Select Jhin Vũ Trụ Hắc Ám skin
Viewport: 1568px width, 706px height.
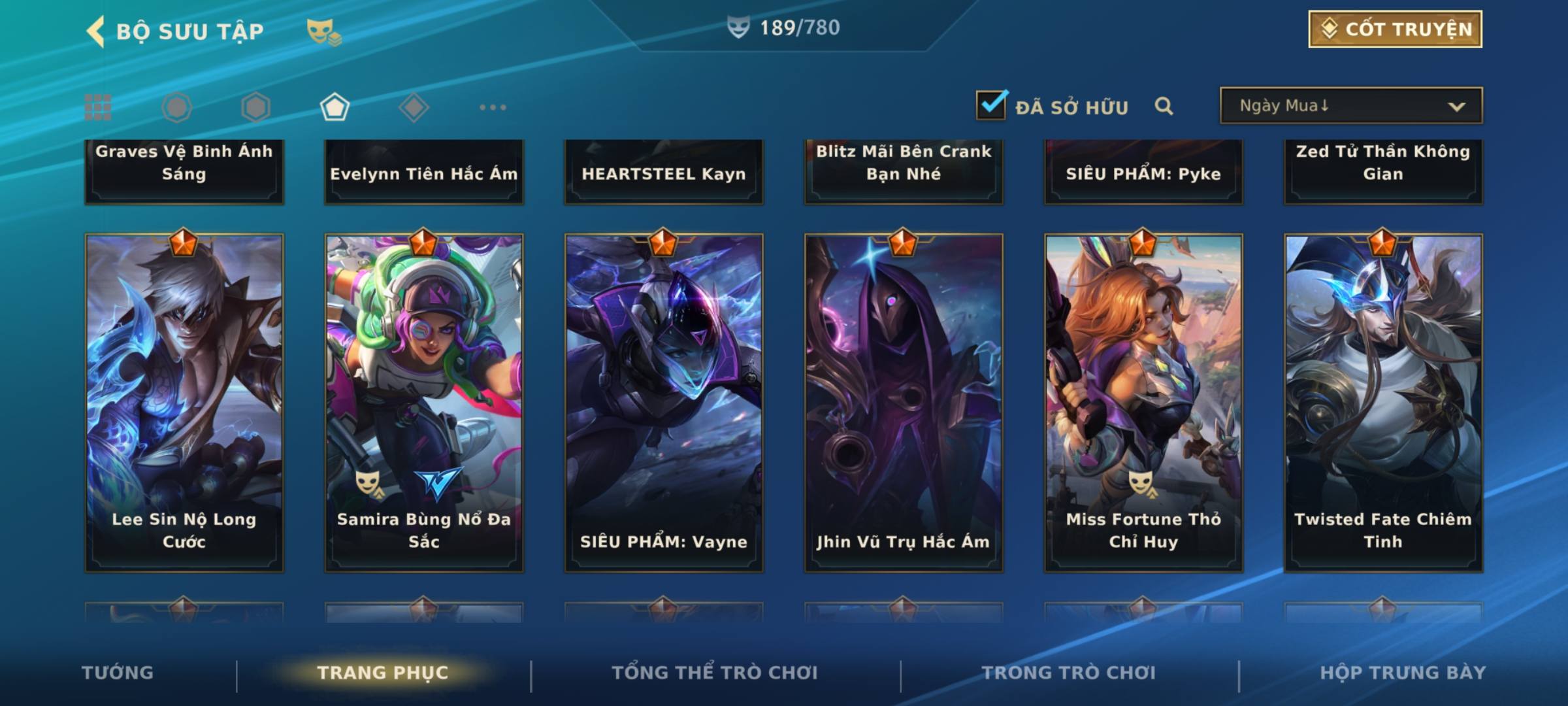pos(904,402)
